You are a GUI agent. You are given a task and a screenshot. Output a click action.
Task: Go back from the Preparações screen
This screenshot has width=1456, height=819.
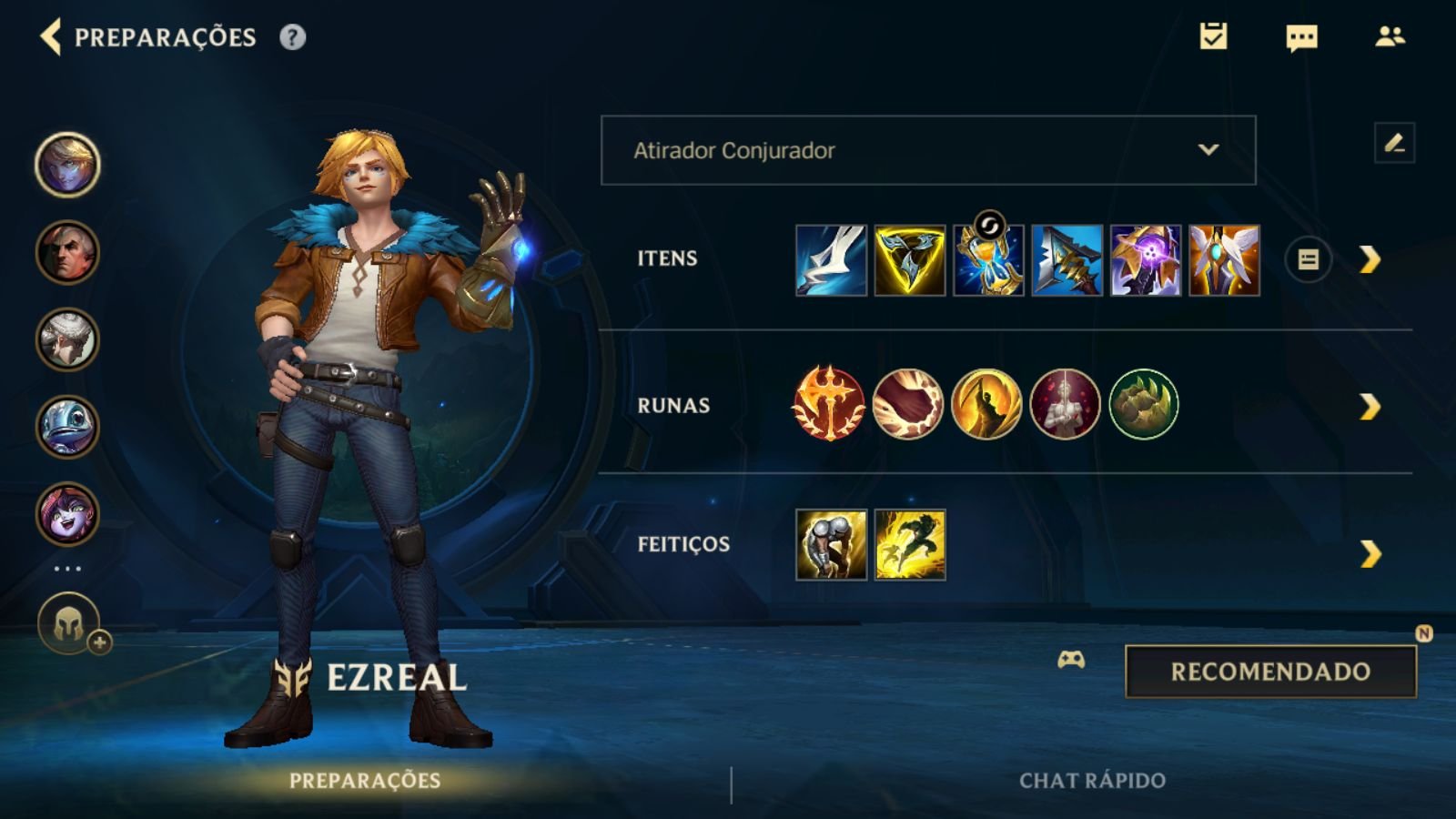pos(51,37)
